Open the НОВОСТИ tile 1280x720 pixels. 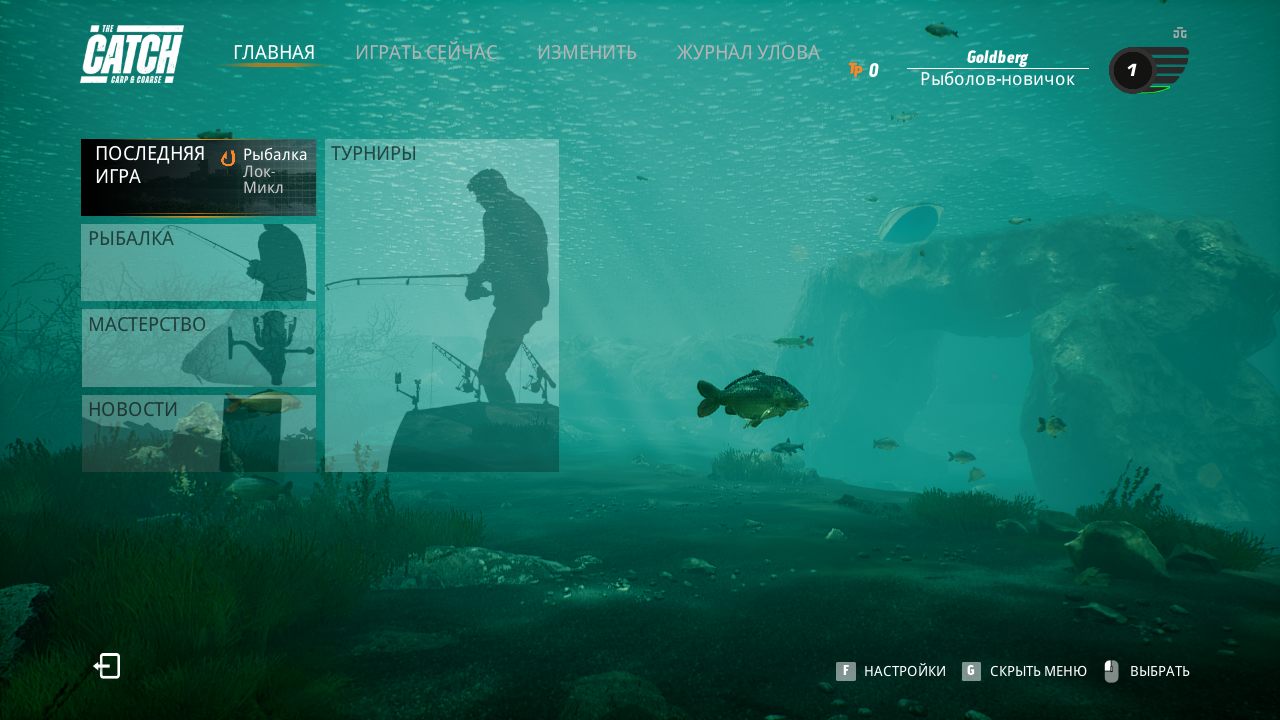tap(198, 432)
